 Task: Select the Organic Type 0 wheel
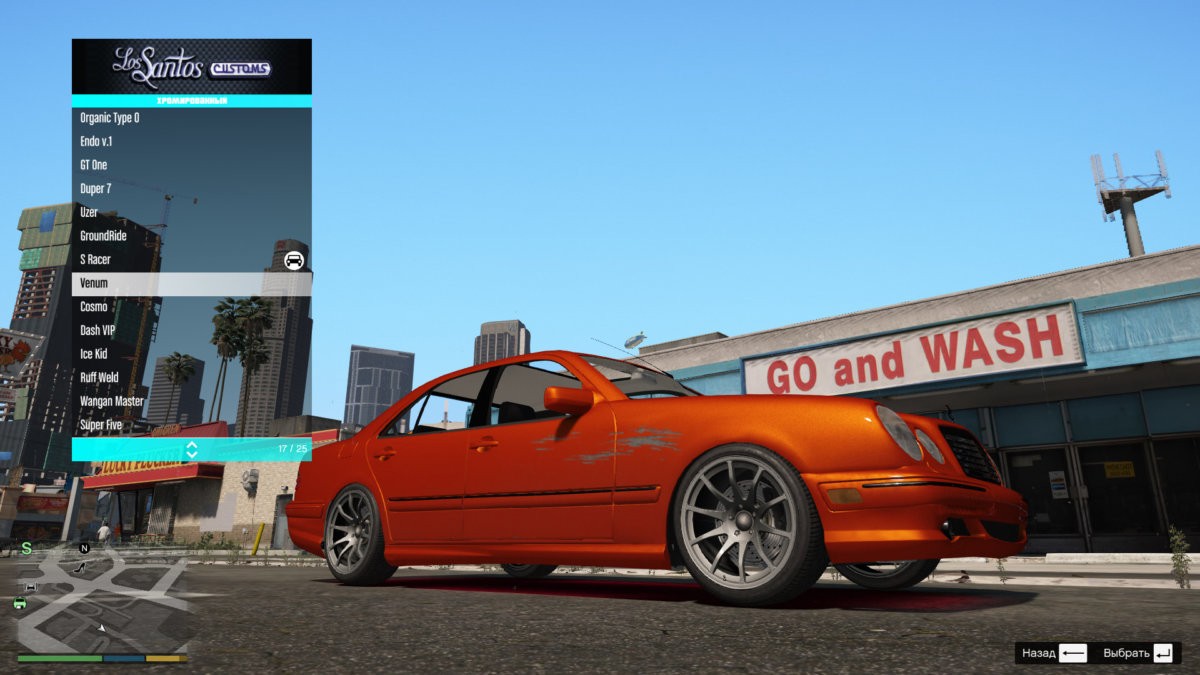click(x=191, y=118)
